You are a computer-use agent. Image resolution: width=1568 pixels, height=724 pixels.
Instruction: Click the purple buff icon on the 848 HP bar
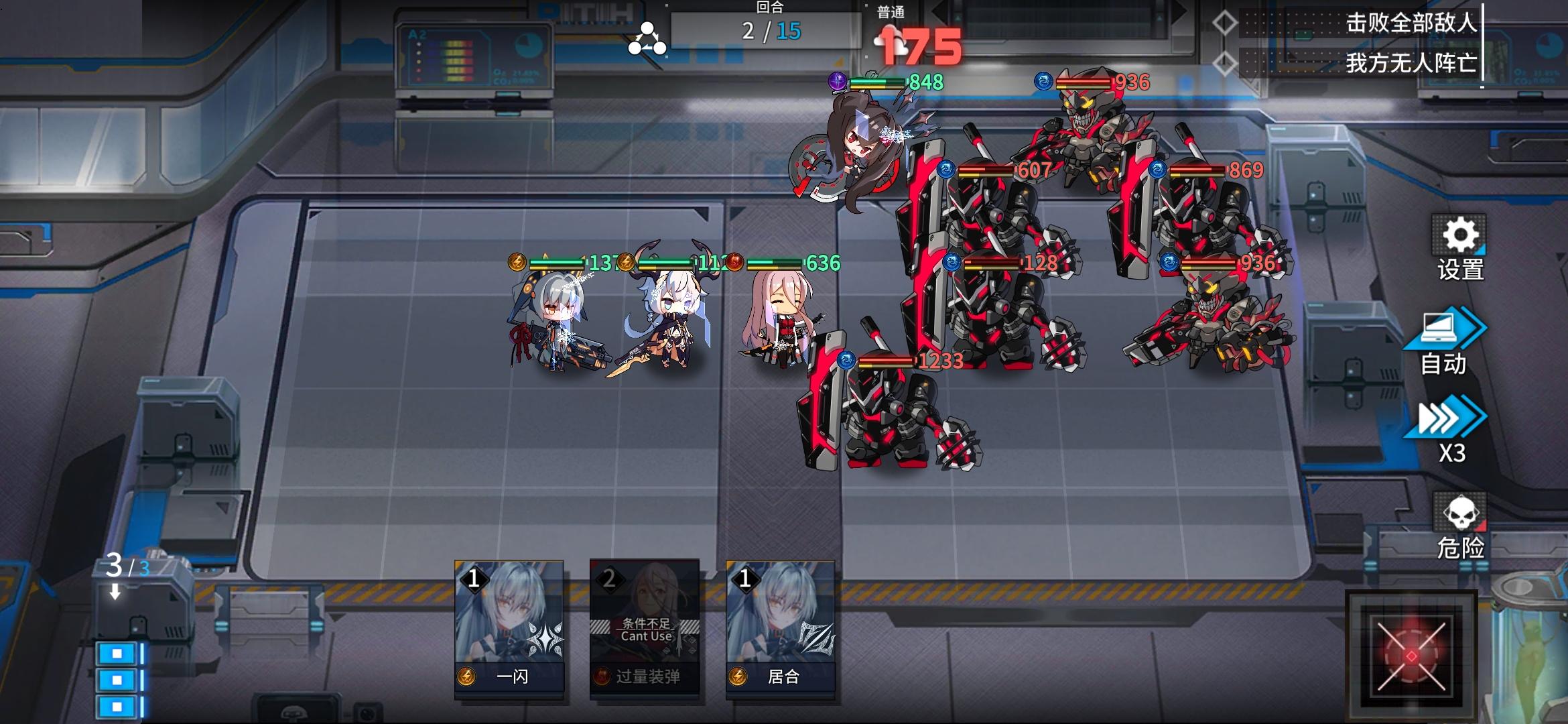click(840, 82)
